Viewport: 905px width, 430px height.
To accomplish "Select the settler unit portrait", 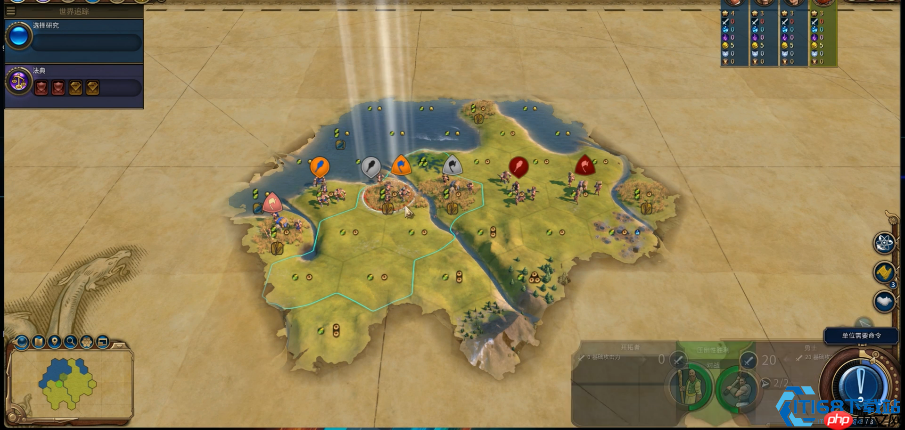I will click(690, 386).
